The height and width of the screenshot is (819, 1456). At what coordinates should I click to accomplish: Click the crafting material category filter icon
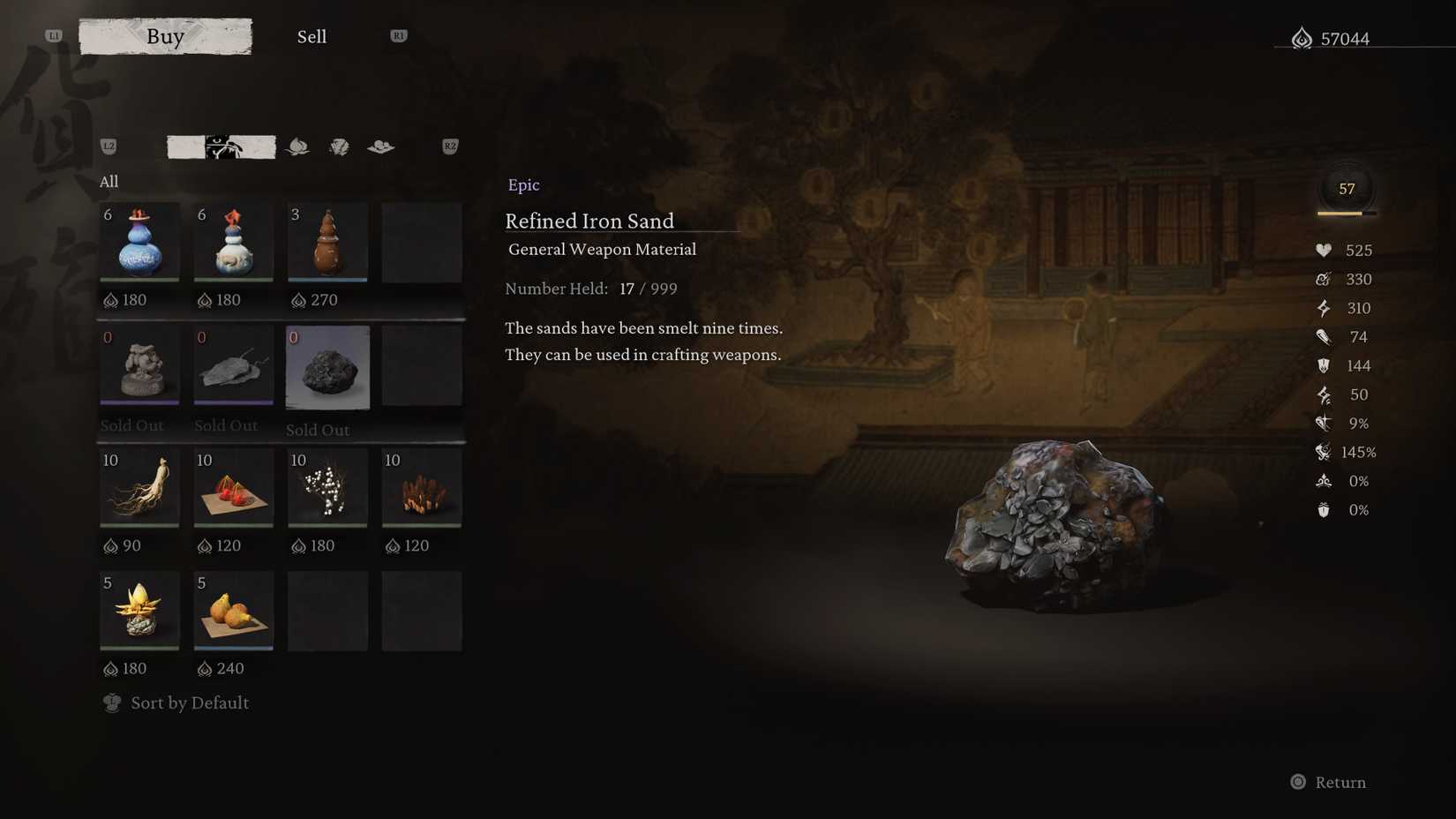(x=339, y=147)
